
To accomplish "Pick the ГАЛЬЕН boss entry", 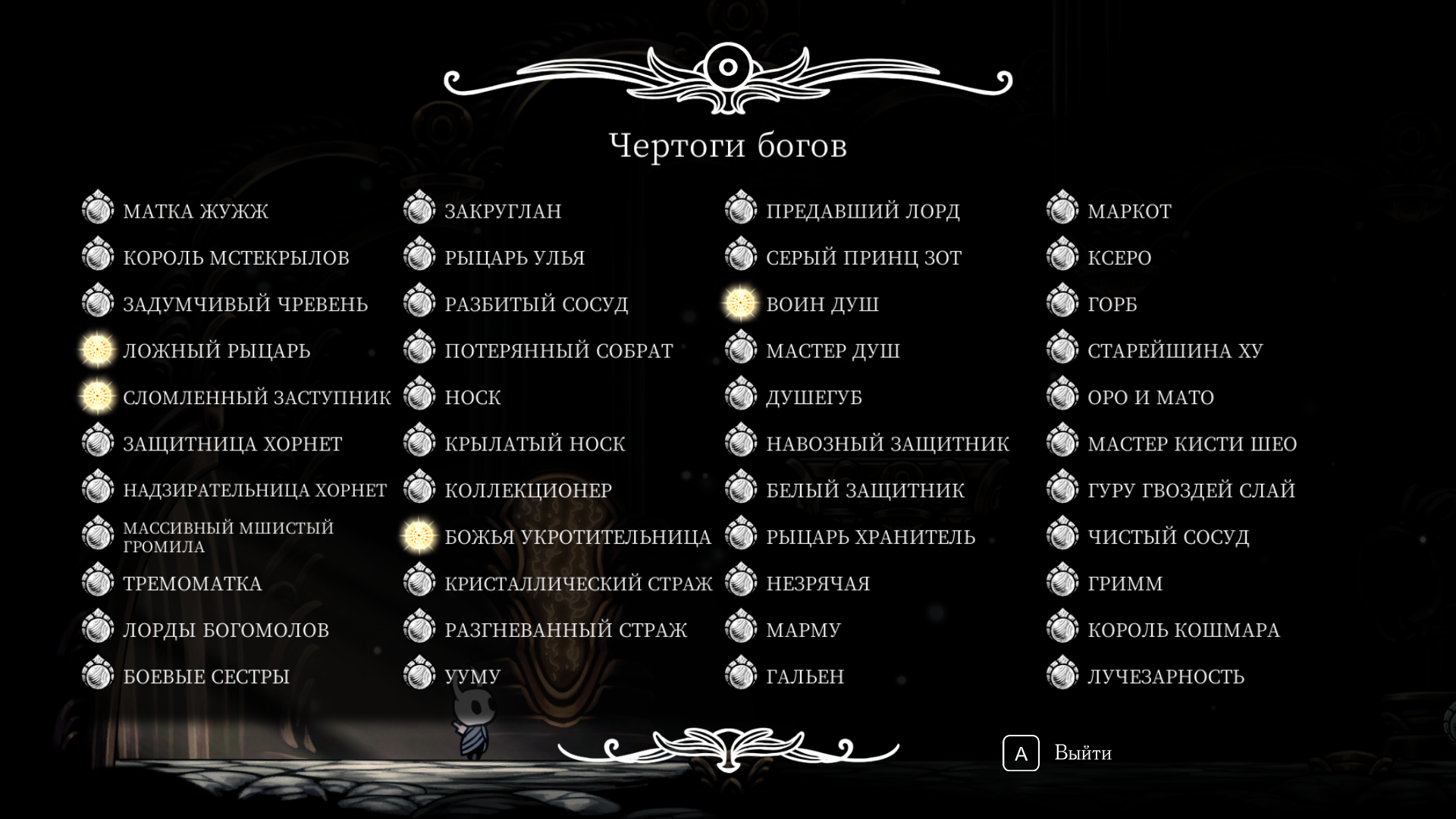I will click(805, 676).
